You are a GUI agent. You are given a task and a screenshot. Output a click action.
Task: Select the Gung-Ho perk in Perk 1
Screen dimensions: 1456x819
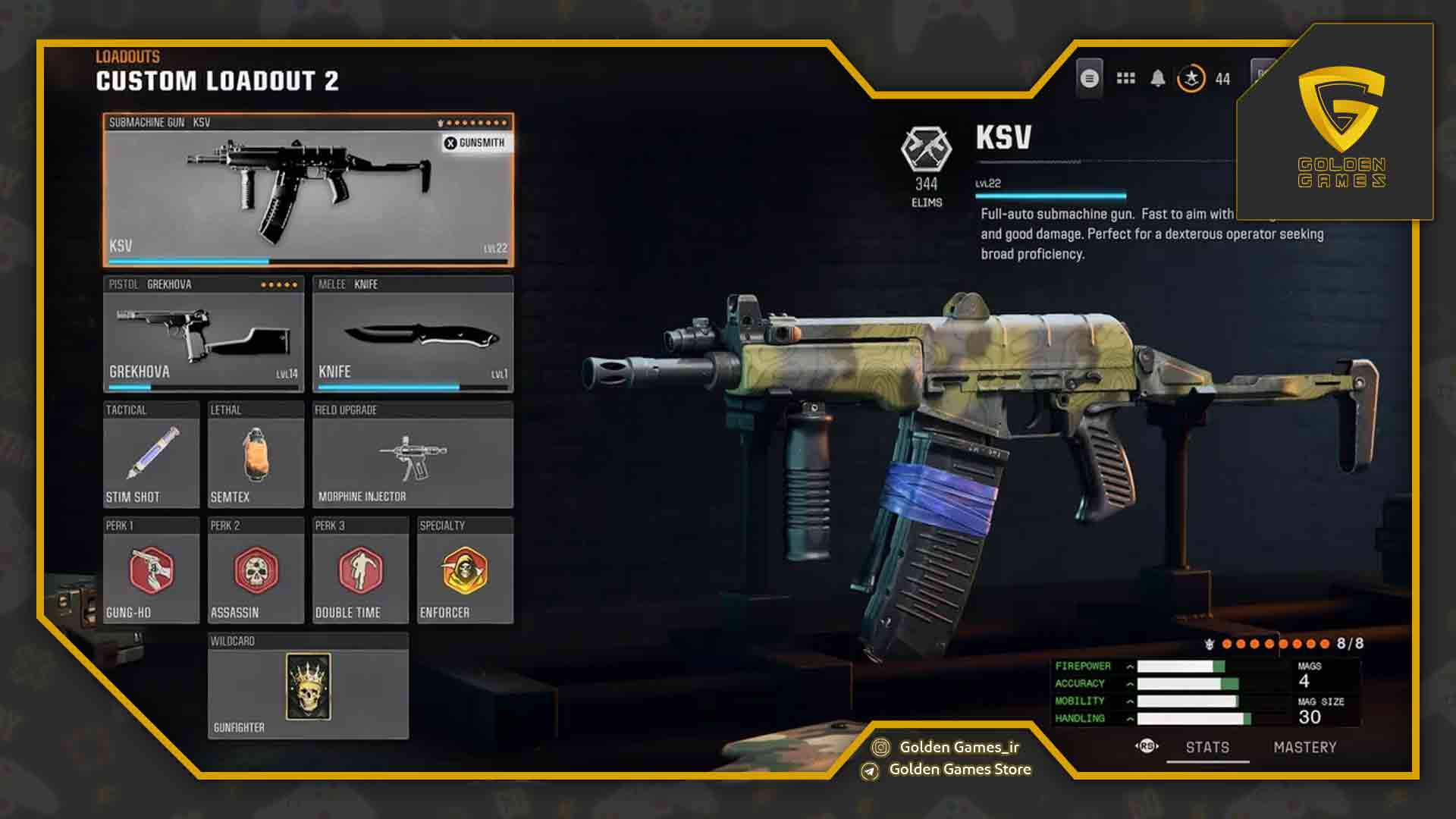[149, 573]
